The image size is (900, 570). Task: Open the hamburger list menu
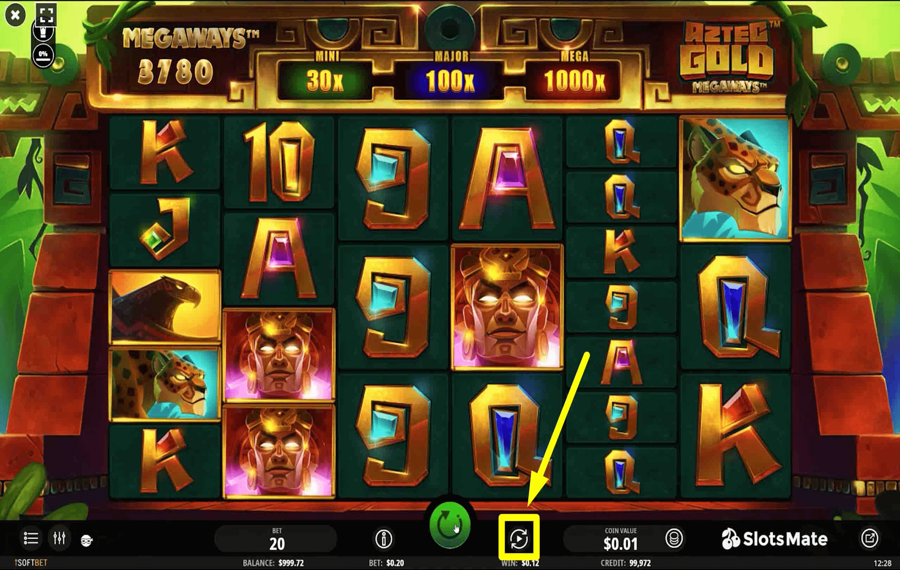(x=31, y=539)
